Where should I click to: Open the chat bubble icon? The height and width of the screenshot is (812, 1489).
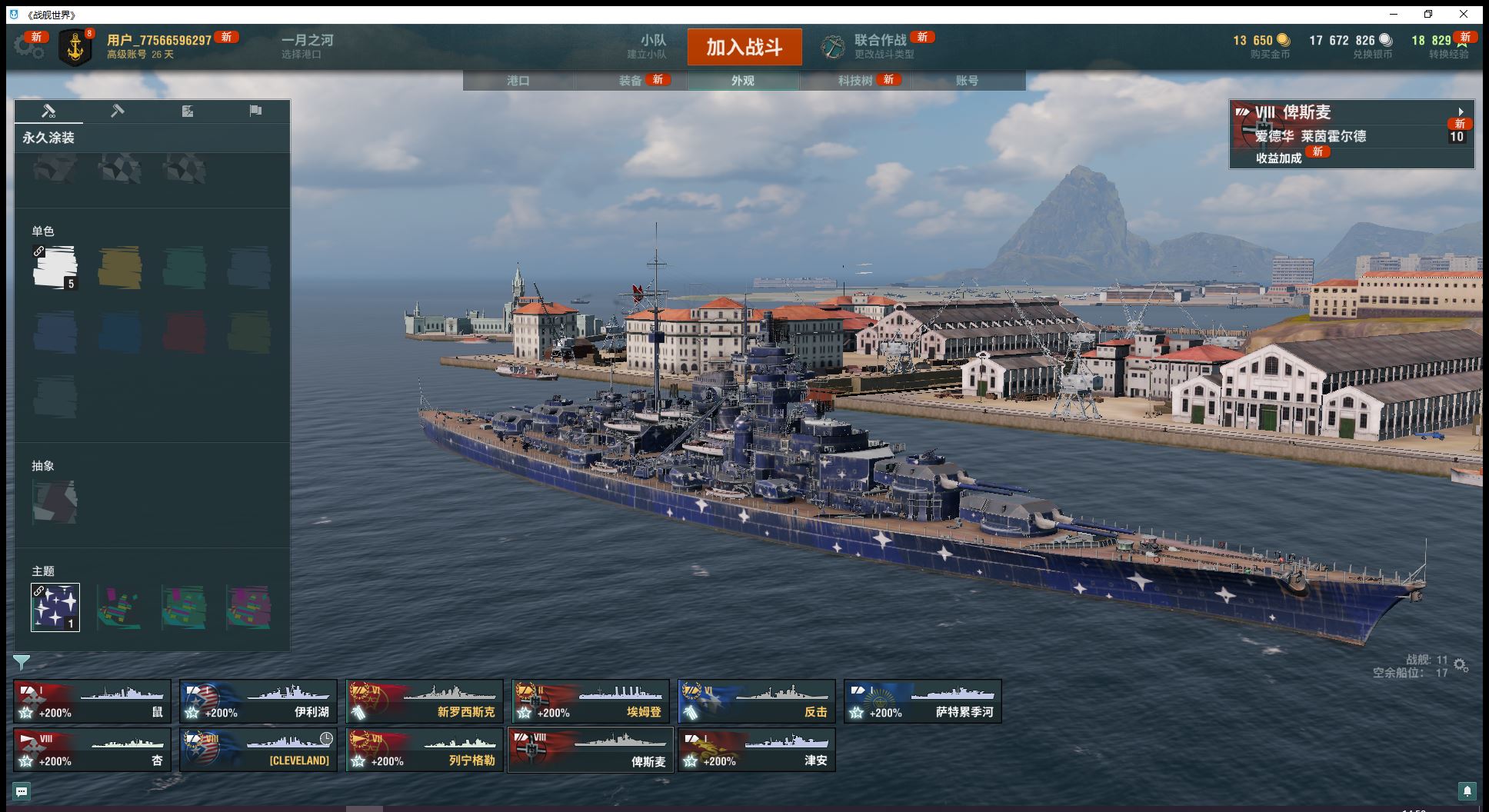[22, 791]
